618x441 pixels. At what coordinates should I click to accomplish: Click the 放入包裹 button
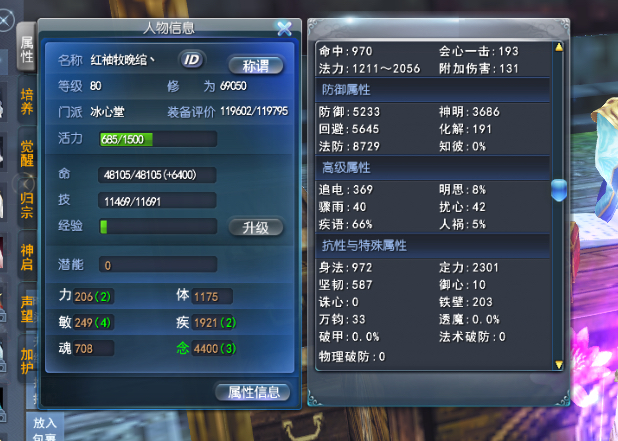[45, 428]
